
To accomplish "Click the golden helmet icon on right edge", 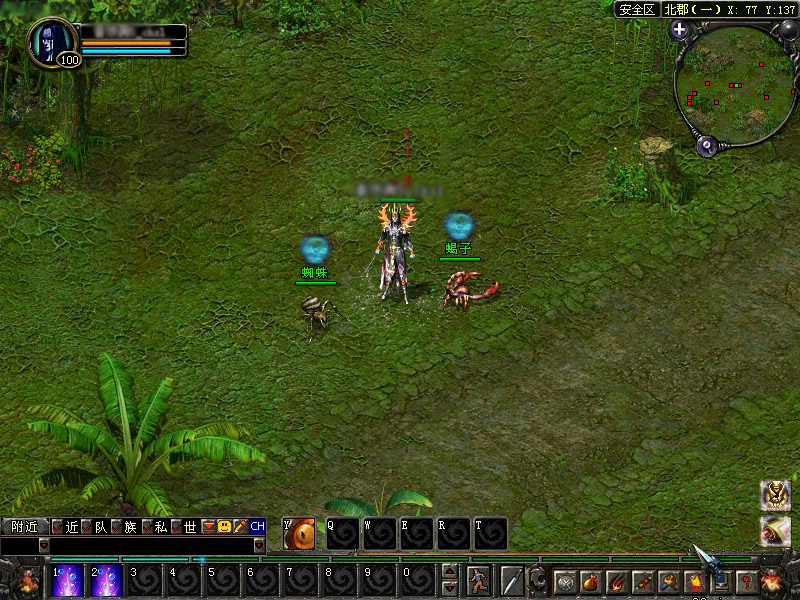I will (775, 494).
